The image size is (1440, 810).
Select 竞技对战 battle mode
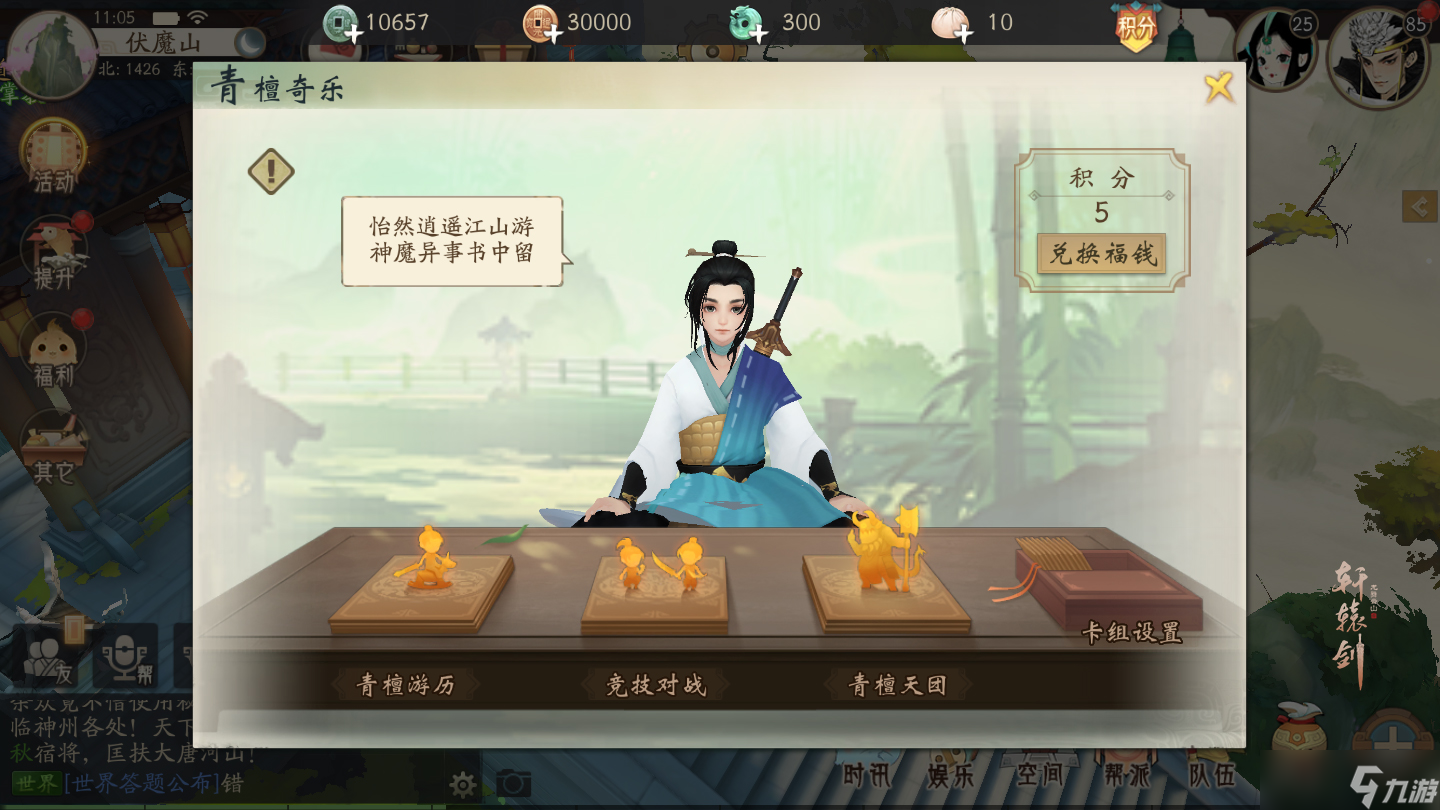pos(656,685)
